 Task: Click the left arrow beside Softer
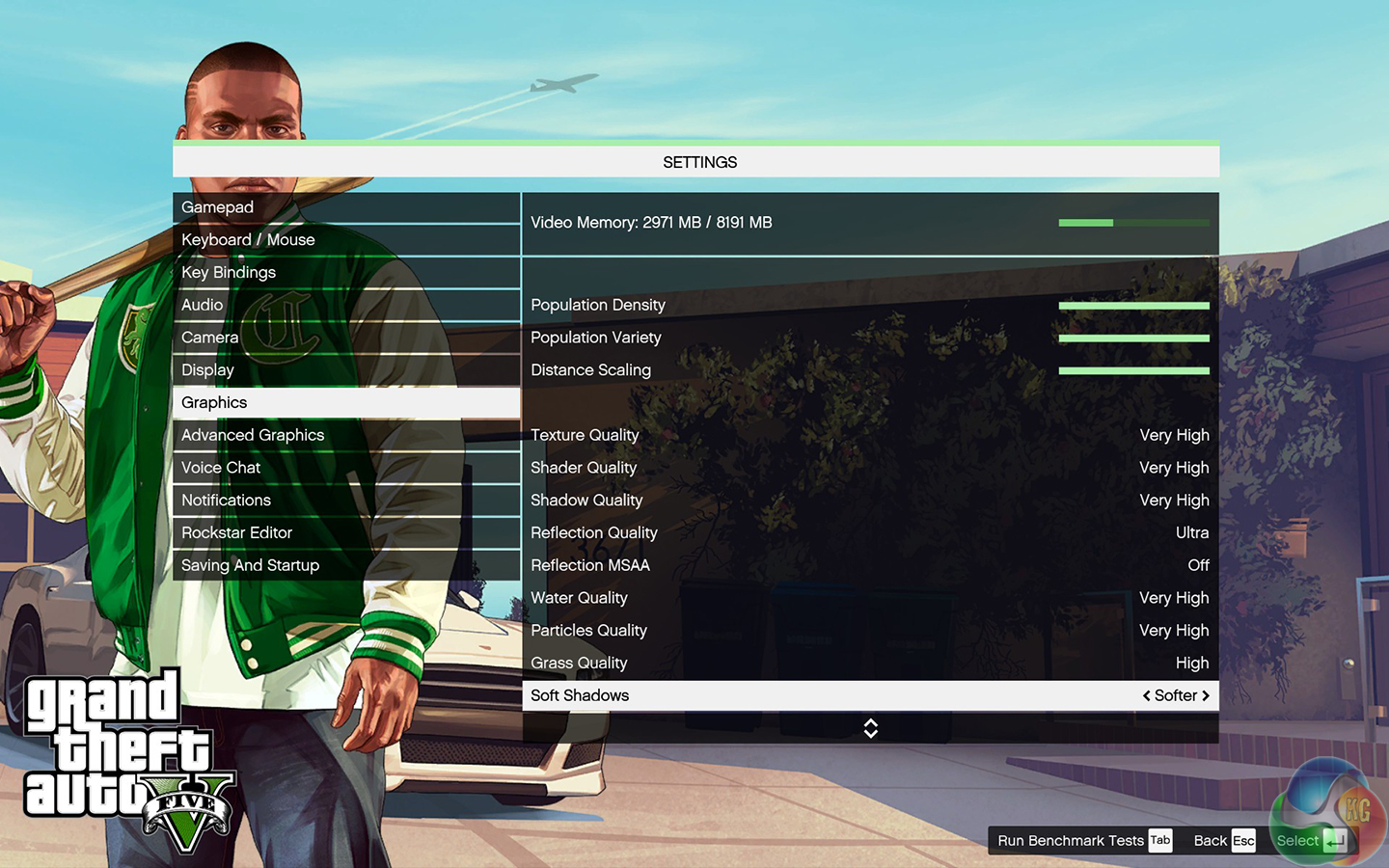pyautogui.click(x=1146, y=695)
